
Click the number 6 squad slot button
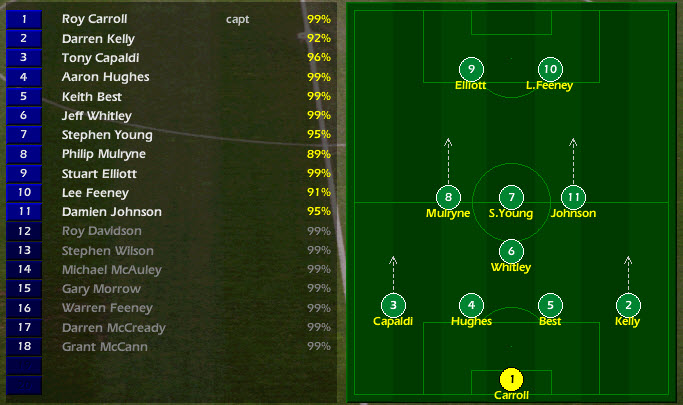coord(24,116)
